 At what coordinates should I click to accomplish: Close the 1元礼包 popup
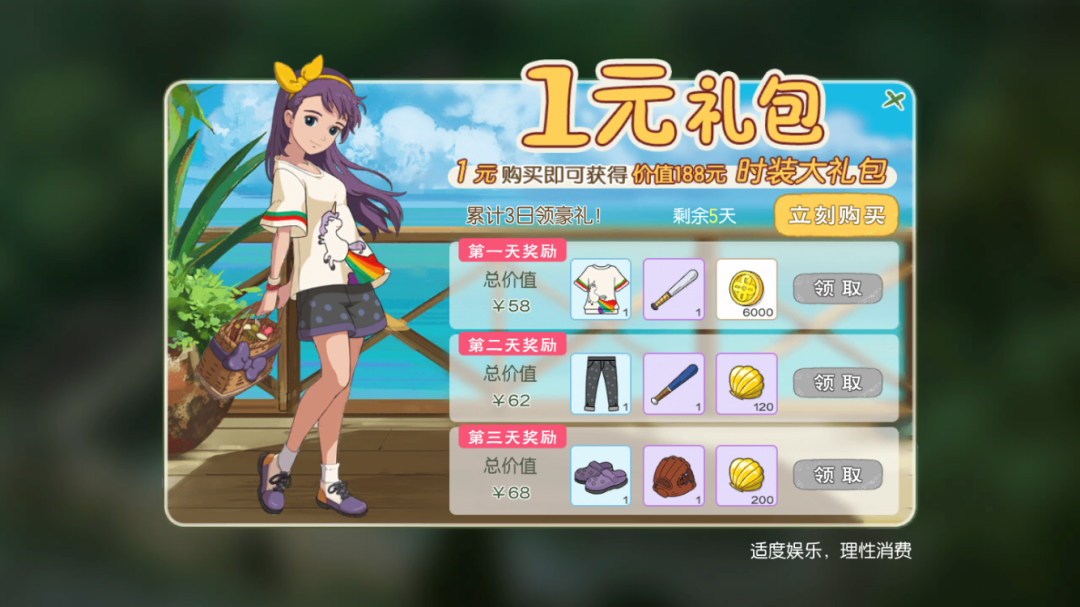pos(892,100)
